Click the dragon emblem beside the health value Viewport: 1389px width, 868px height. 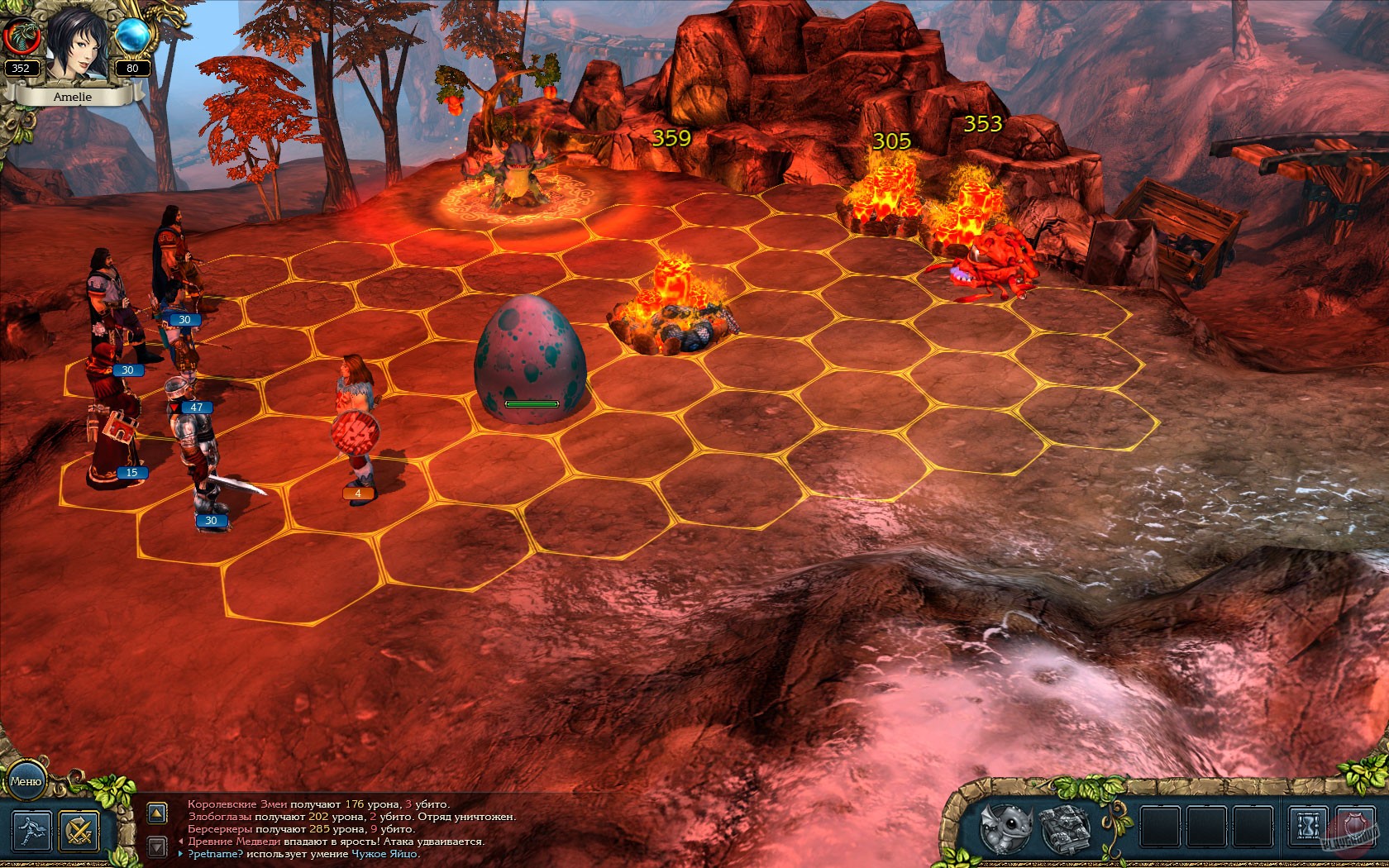click(25, 36)
